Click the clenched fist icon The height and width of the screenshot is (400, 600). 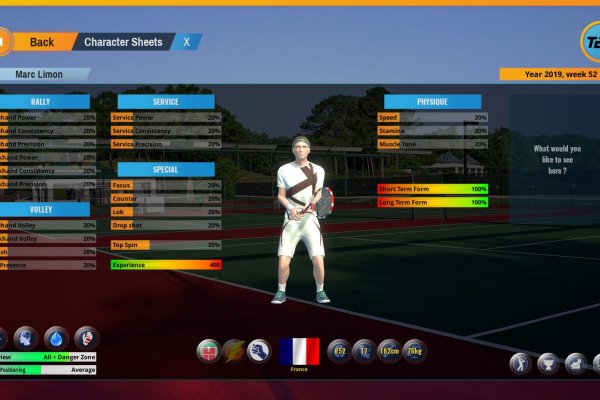[x=259, y=351]
